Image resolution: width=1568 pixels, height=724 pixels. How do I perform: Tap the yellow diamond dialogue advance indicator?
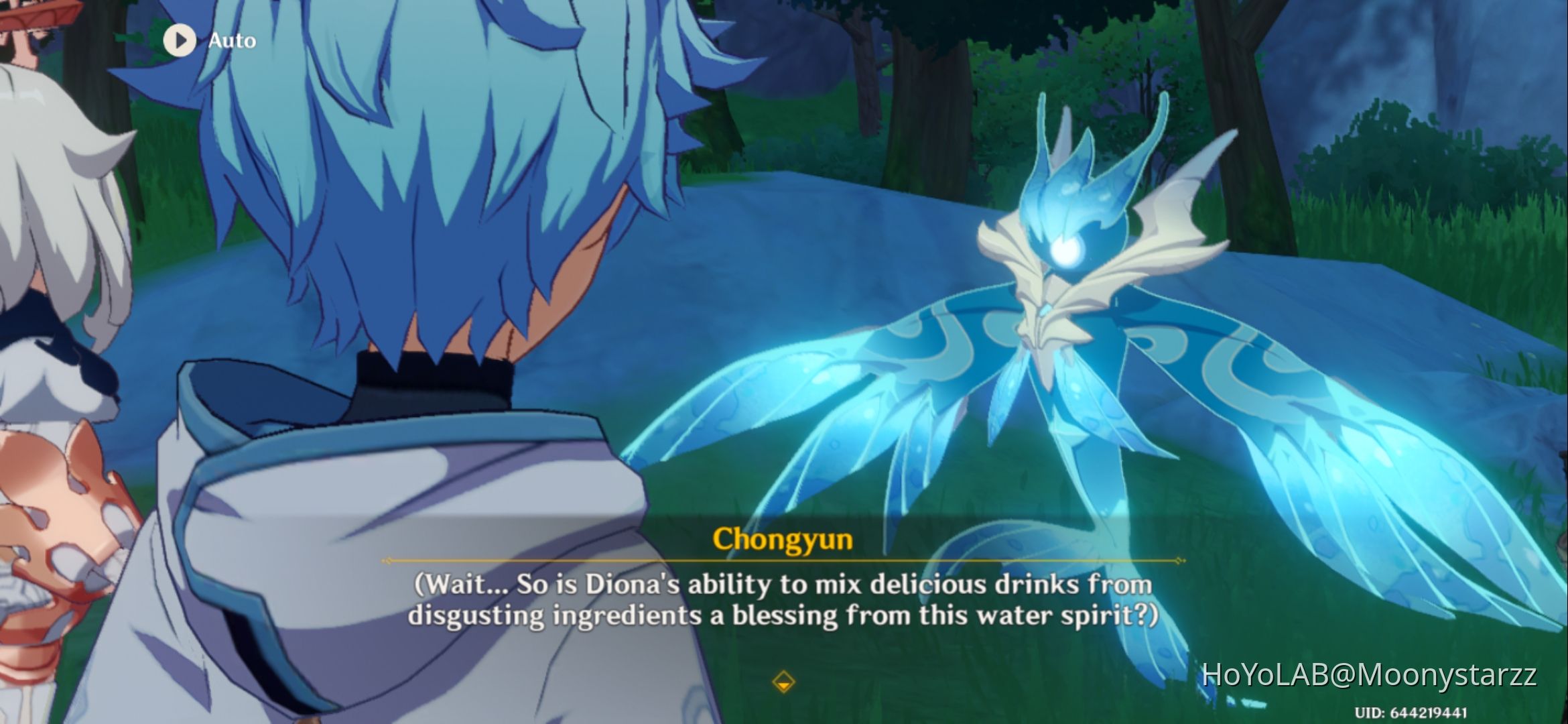coord(785,680)
